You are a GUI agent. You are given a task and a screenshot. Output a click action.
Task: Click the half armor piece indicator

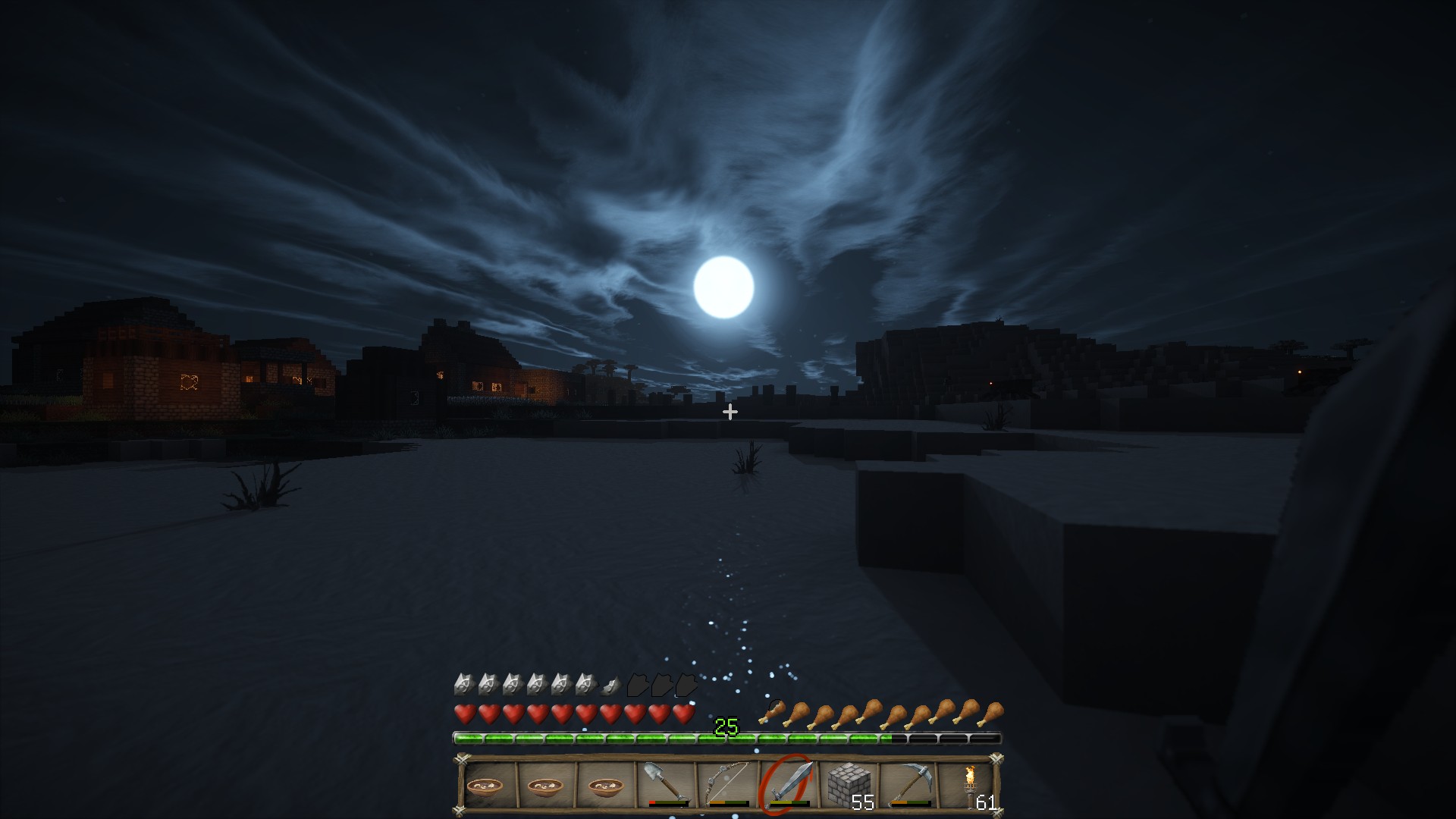pos(610,685)
